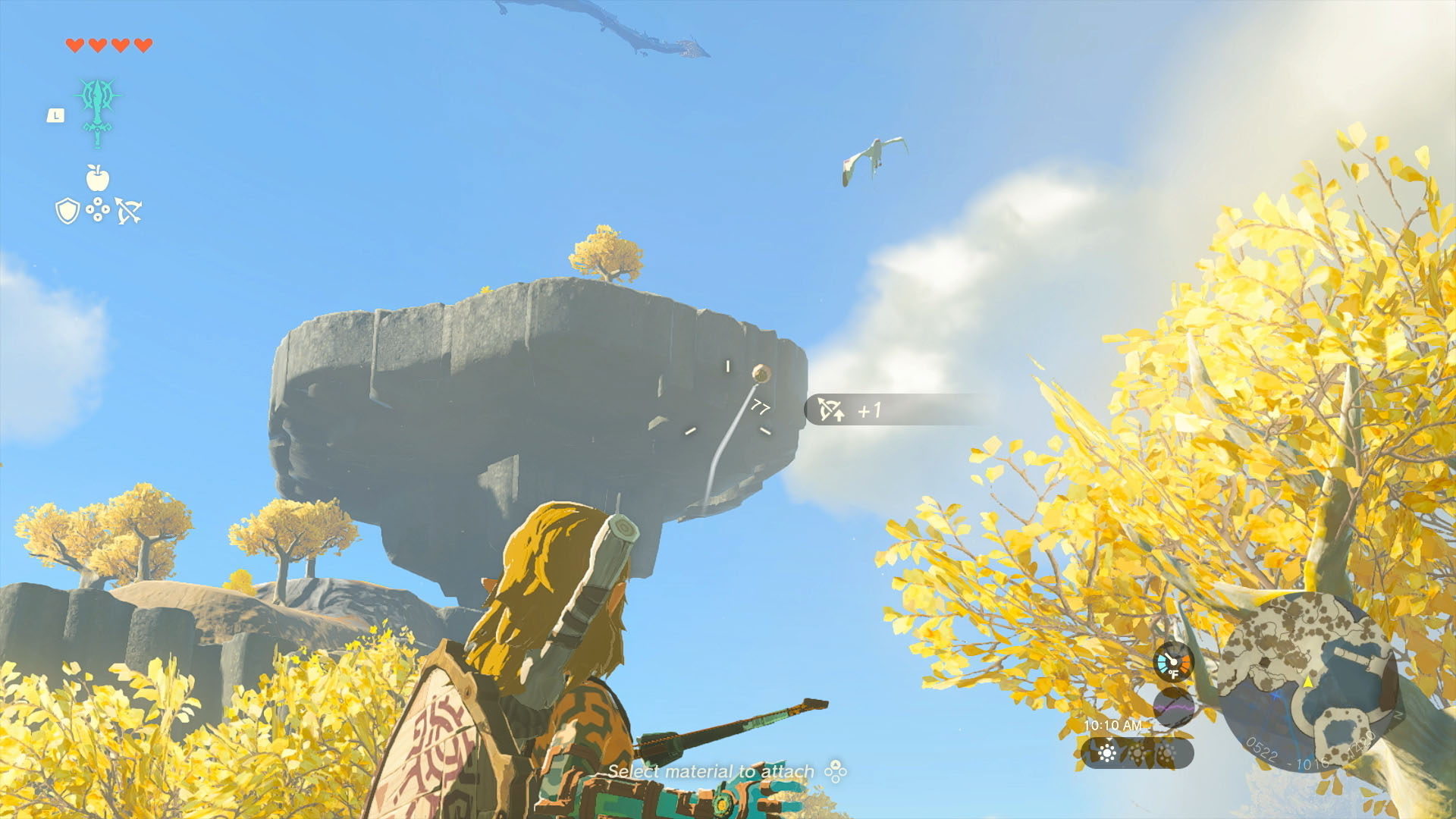This screenshot has width=1456, height=819.
Task: Open the sunny weather forecast panel
Action: click(1137, 753)
